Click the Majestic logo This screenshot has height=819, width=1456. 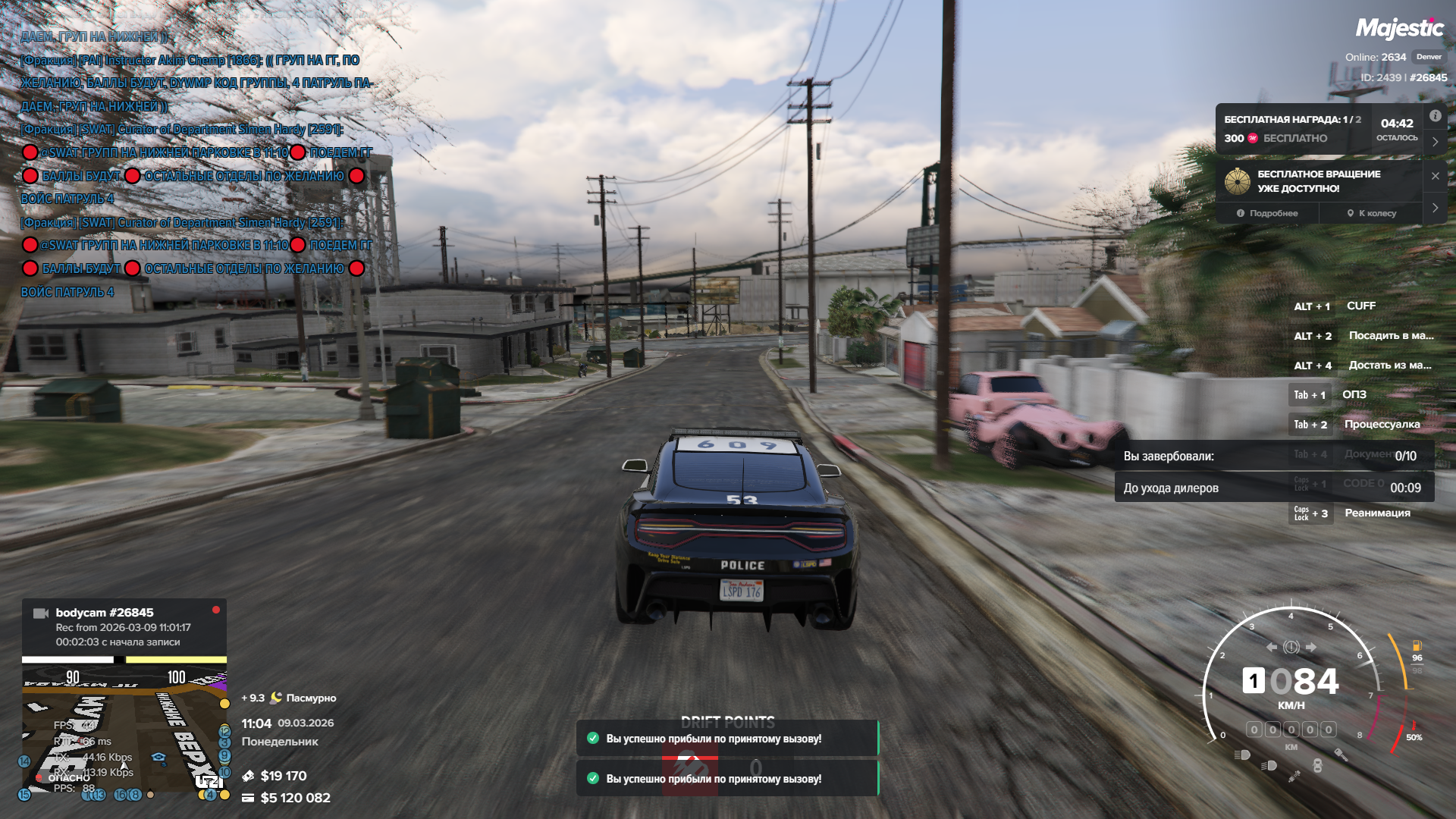click(x=1399, y=29)
